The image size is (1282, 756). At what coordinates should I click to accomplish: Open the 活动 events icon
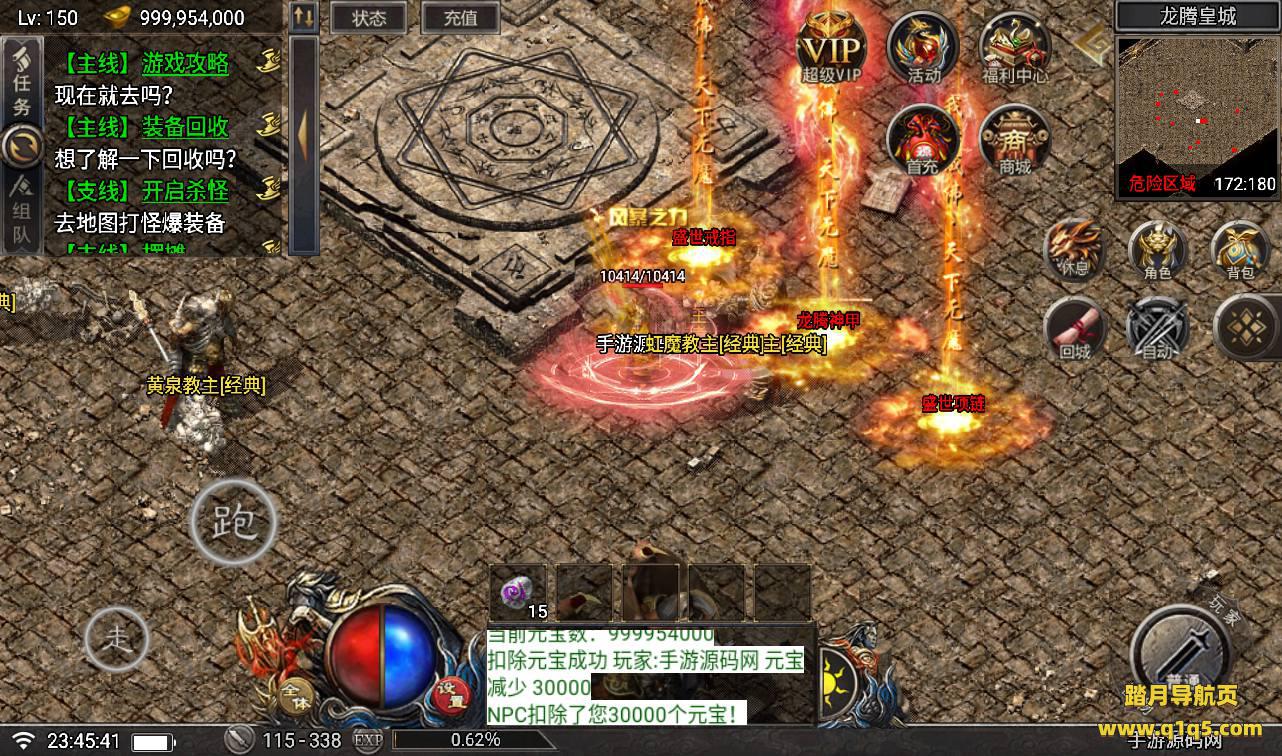tap(922, 48)
